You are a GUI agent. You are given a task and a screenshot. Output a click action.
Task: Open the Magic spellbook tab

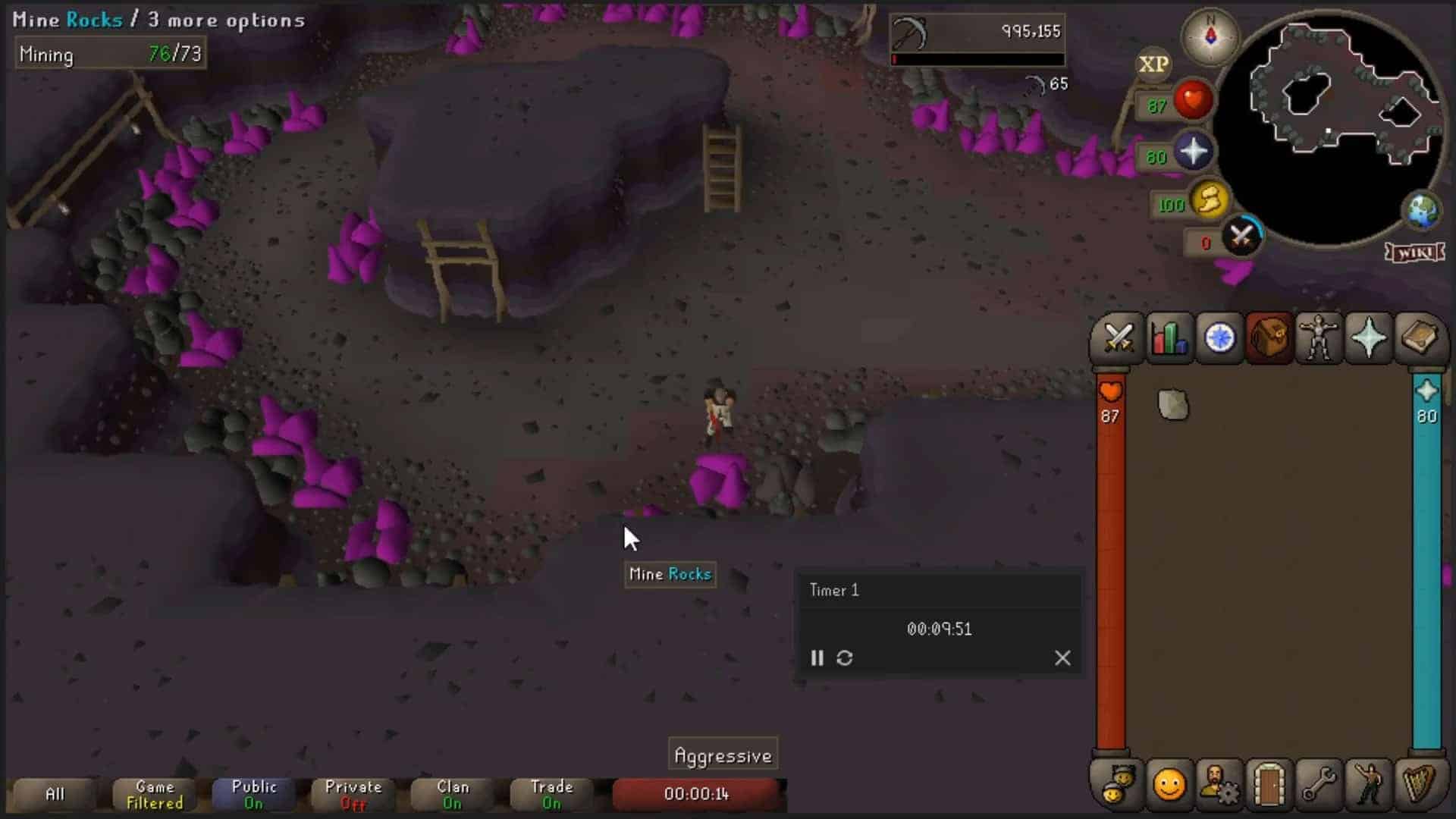[1419, 338]
